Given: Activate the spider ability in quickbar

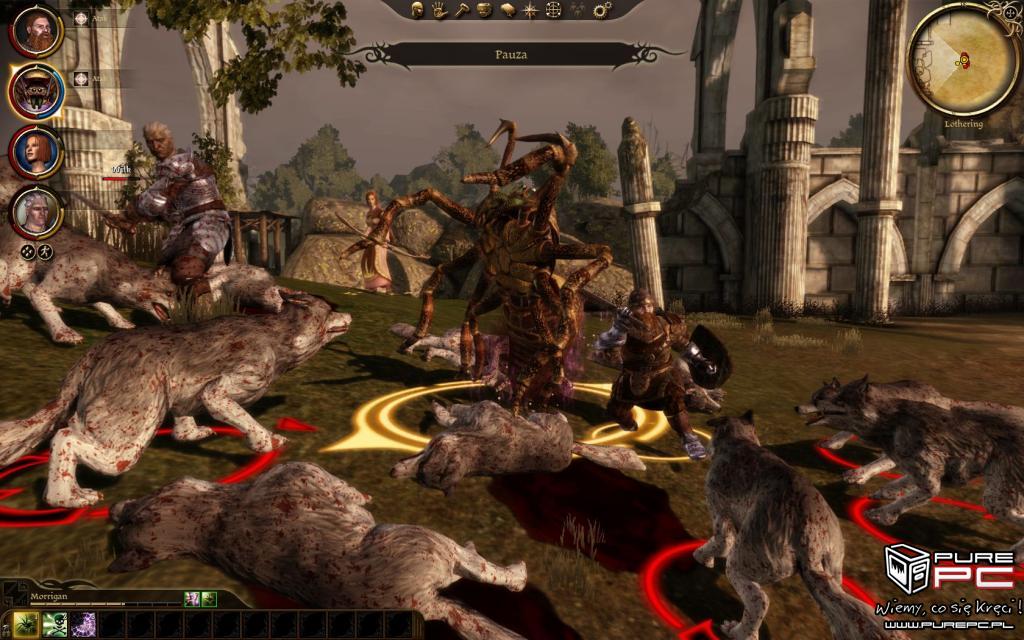Looking at the screenshot, I should [x=27, y=625].
